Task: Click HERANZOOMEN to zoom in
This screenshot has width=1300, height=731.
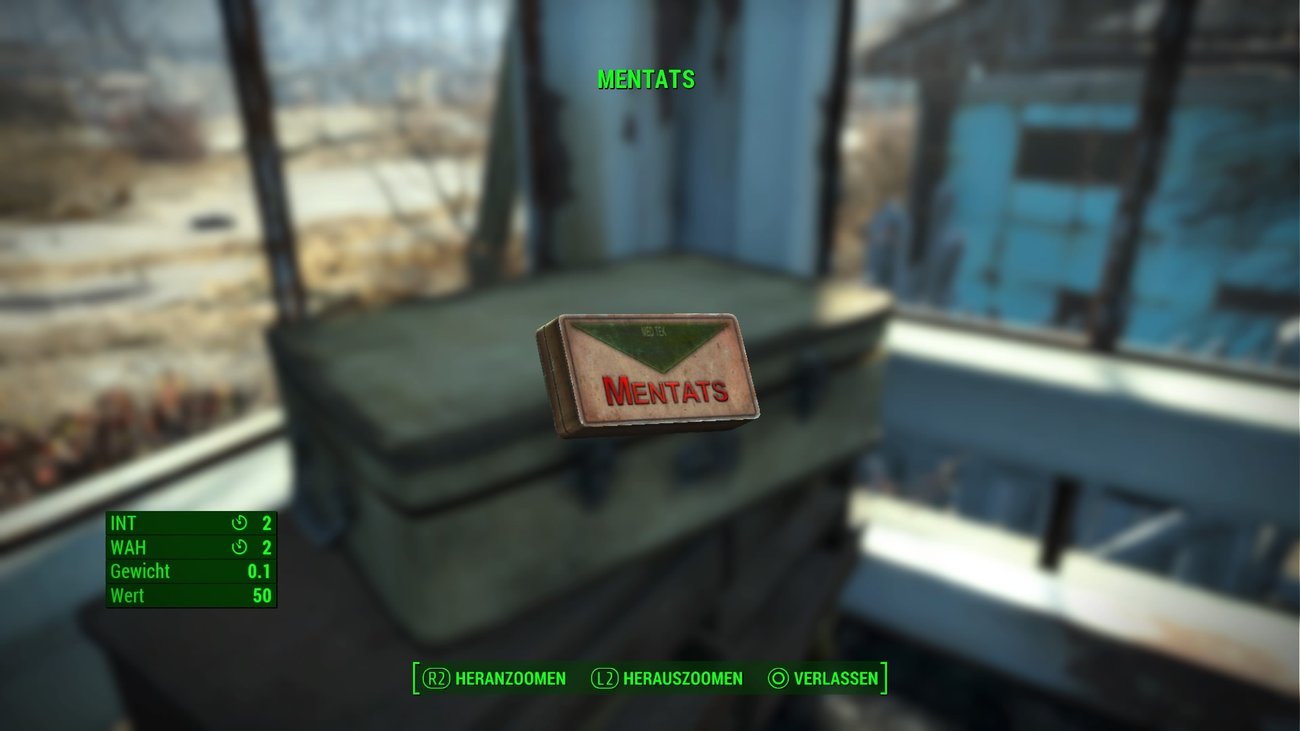Action: (510, 677)
